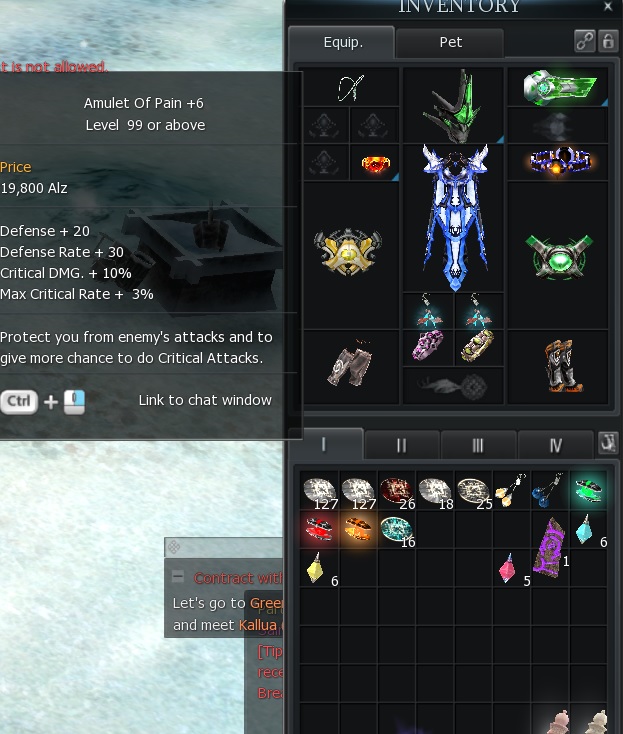Viewport: 623px width, 734px height.
Task: Open inventory bag tab IV
Action: point(555,445)
